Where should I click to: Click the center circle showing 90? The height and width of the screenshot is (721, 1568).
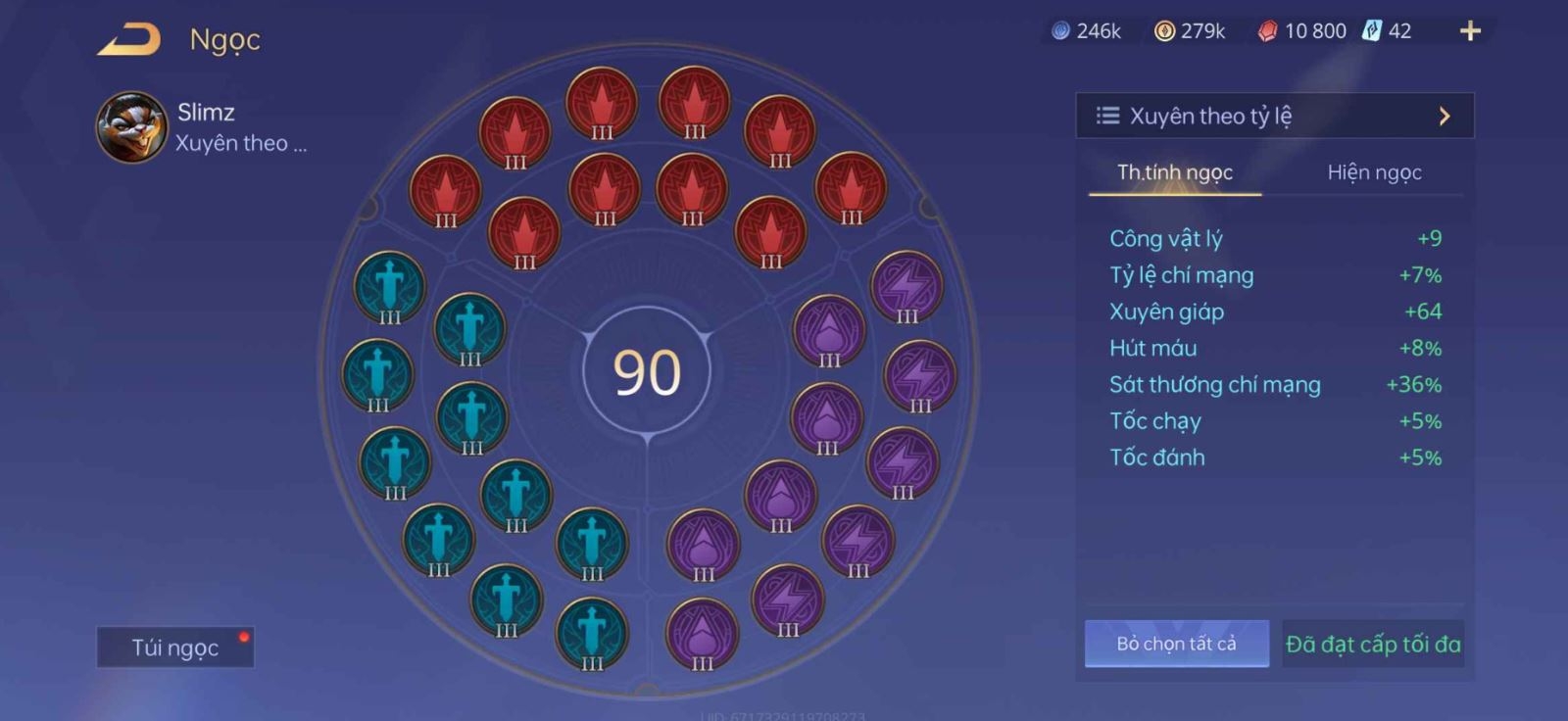click(x=647, y=372)
